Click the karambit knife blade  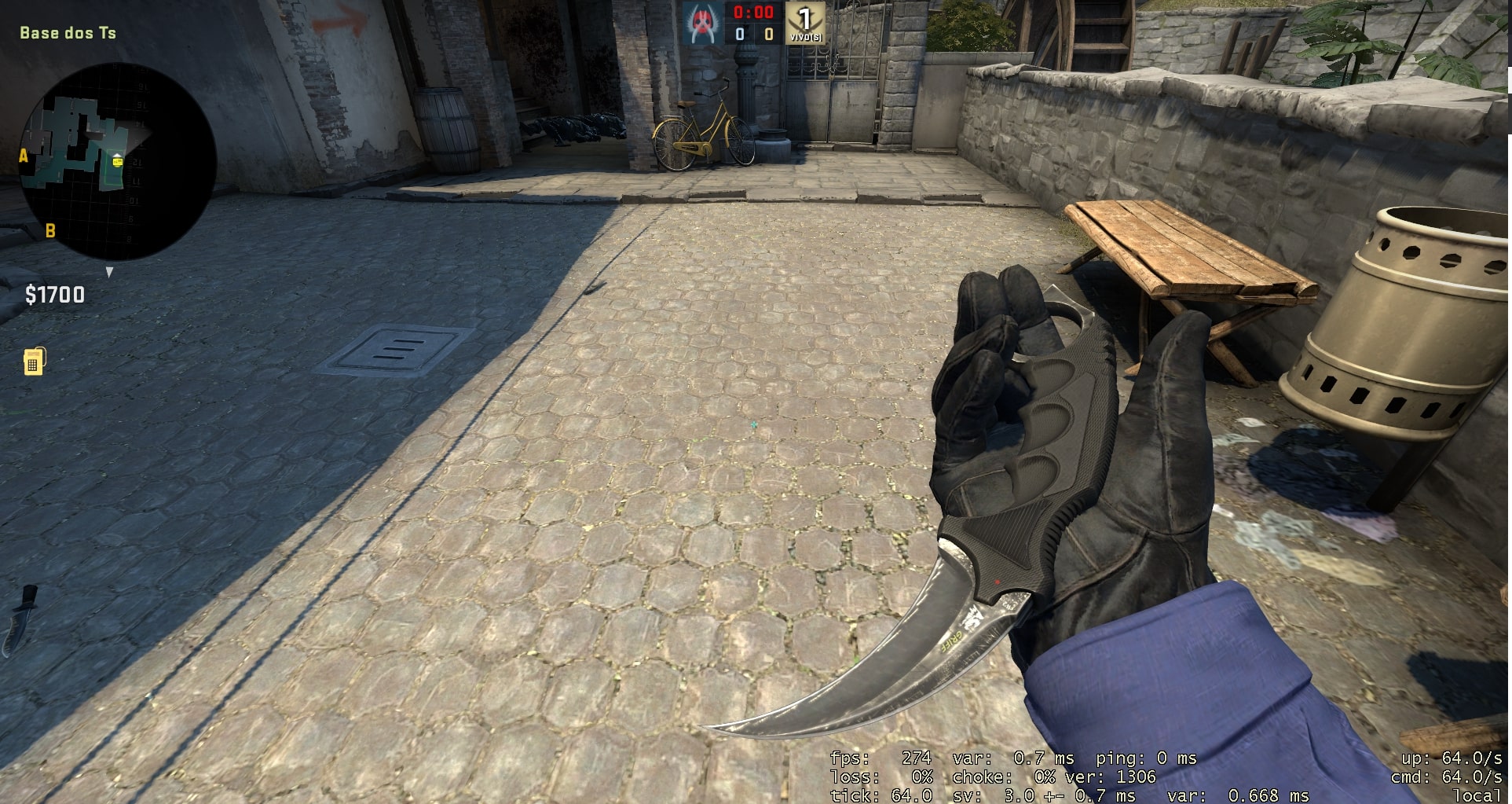tap(872, 668)
